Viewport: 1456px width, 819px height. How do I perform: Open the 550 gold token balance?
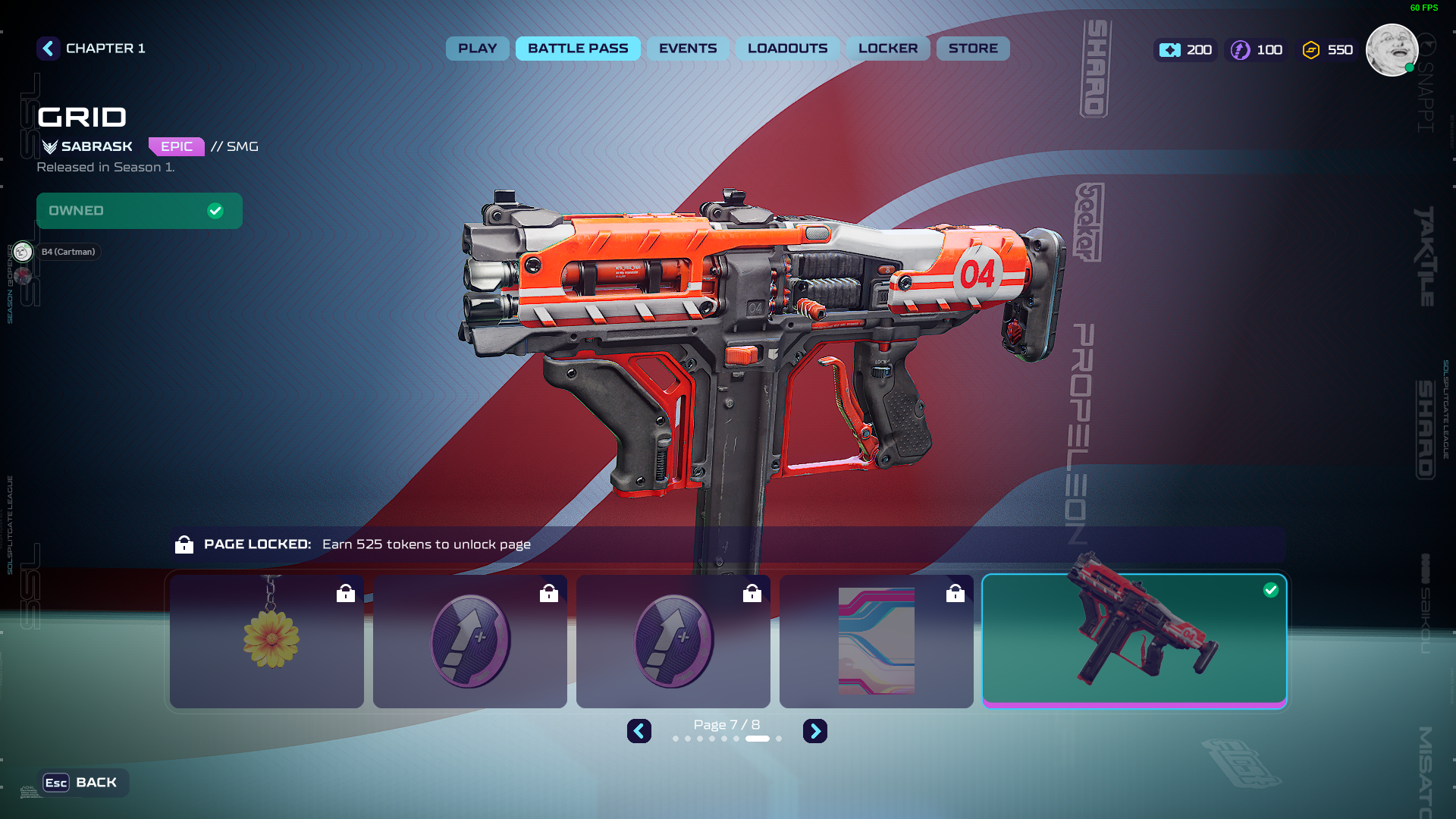[x=1328, y=50]
